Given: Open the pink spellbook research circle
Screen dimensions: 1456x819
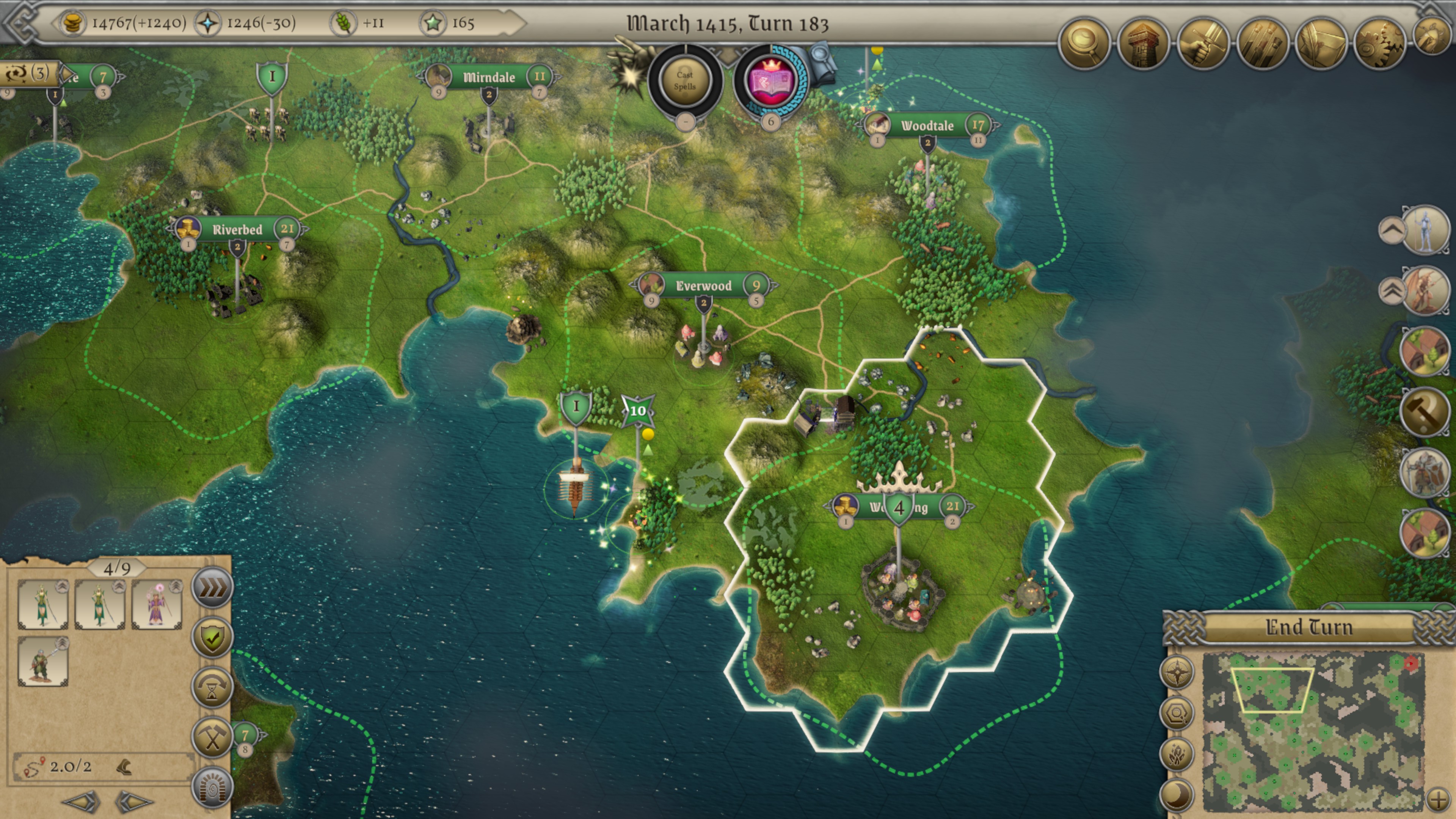Looking at the screenshot, I should [x=770, y=81].
